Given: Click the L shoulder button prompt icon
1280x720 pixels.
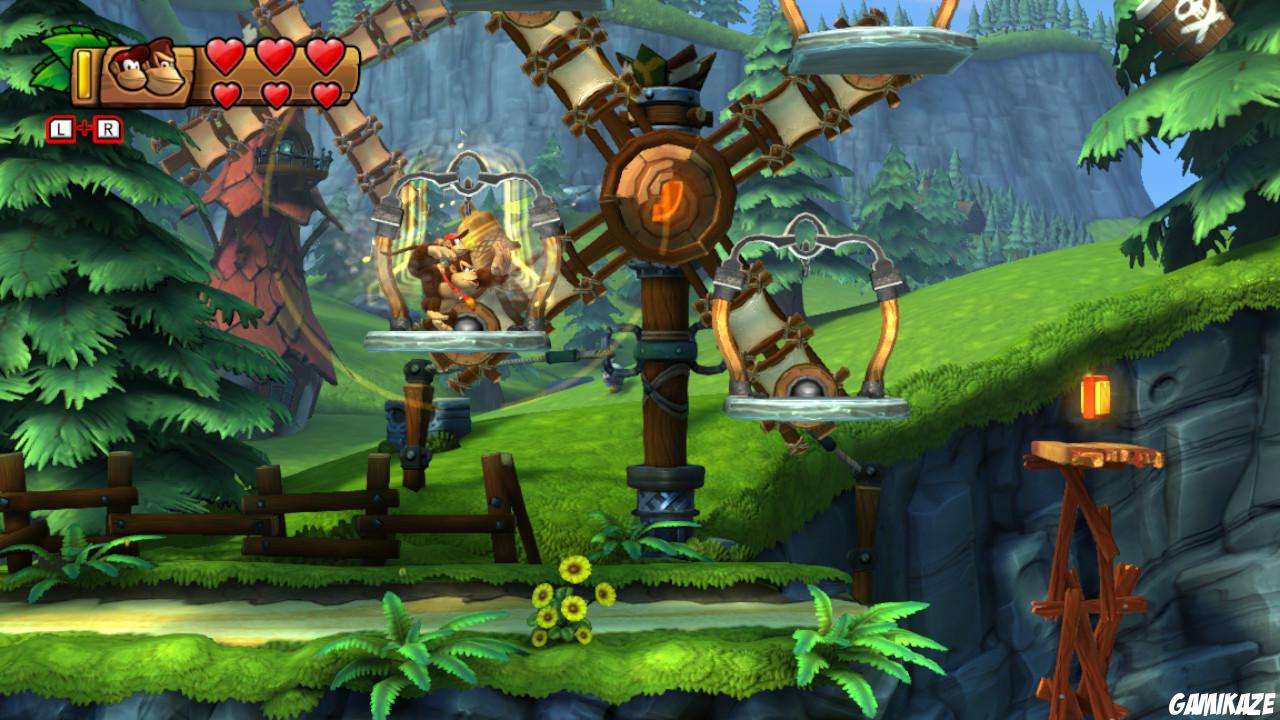Looking at the screenshot, I should [60, 127].
